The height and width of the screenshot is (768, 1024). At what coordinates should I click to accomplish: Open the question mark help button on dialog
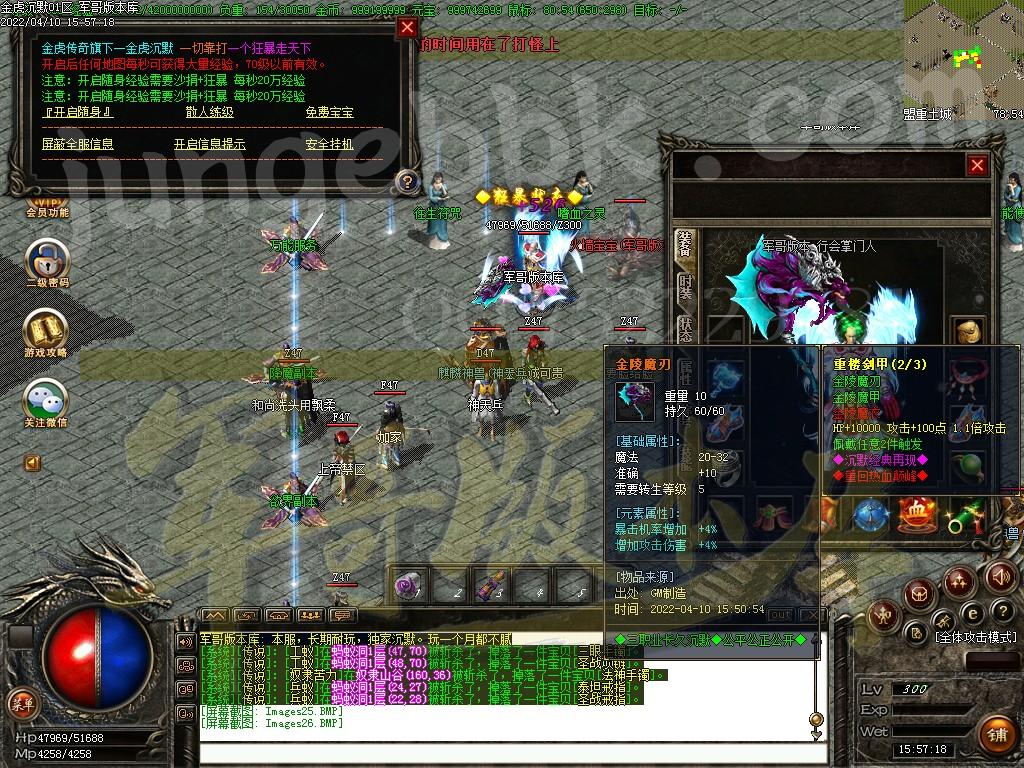[406, 181]
